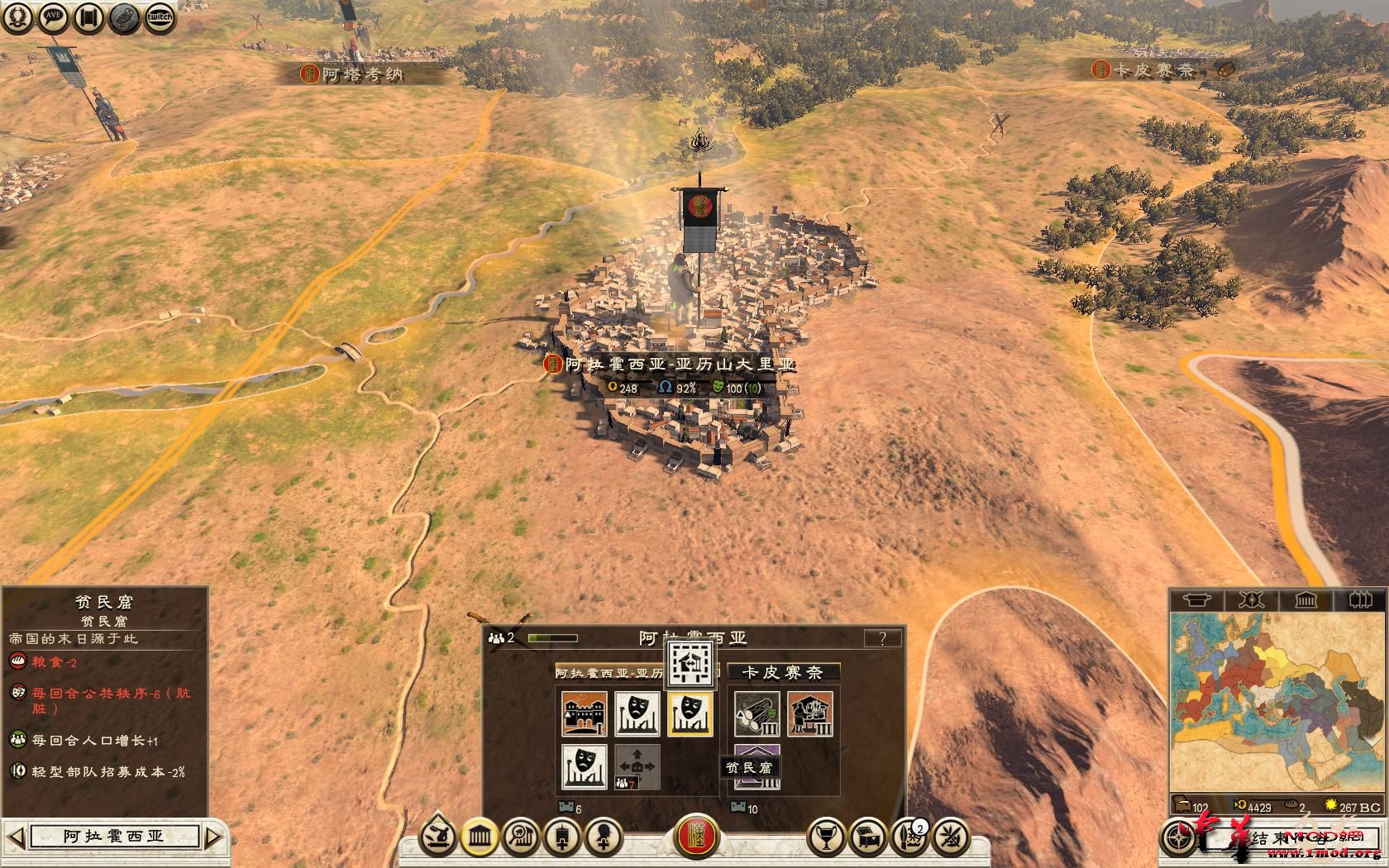This screenshot has height=868, width=1389.
Task: Click the red faction emblem button
Action: tap(697, 837)
